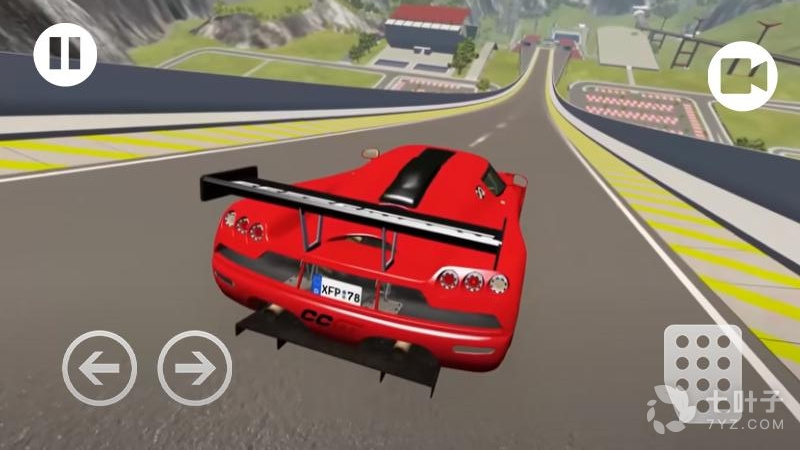Steer right with the right arrow button
Viewport: 800px width, 450px height.
pyautogui.click(x=194, y=367)
